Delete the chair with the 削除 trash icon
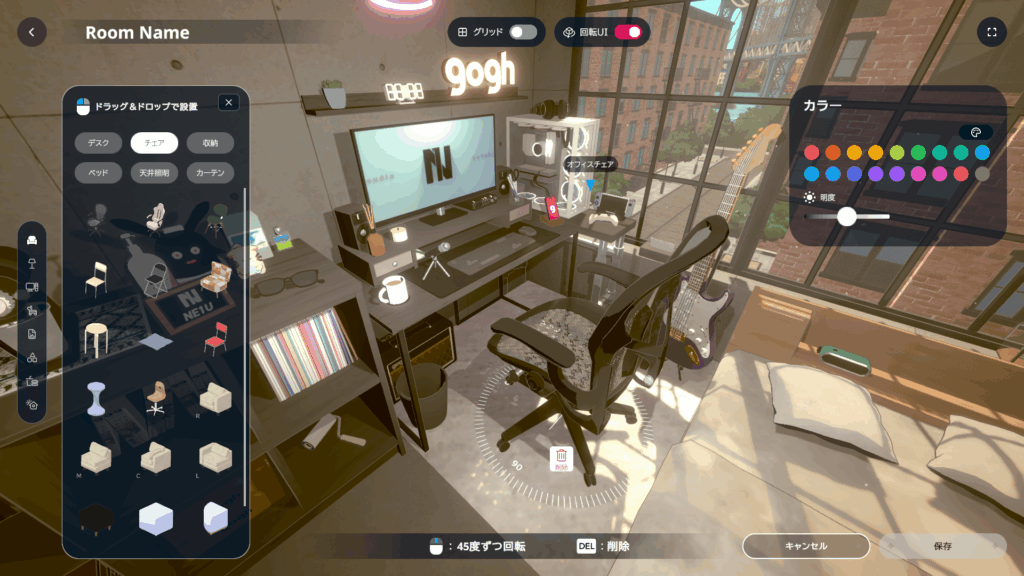 click(560, 458)
